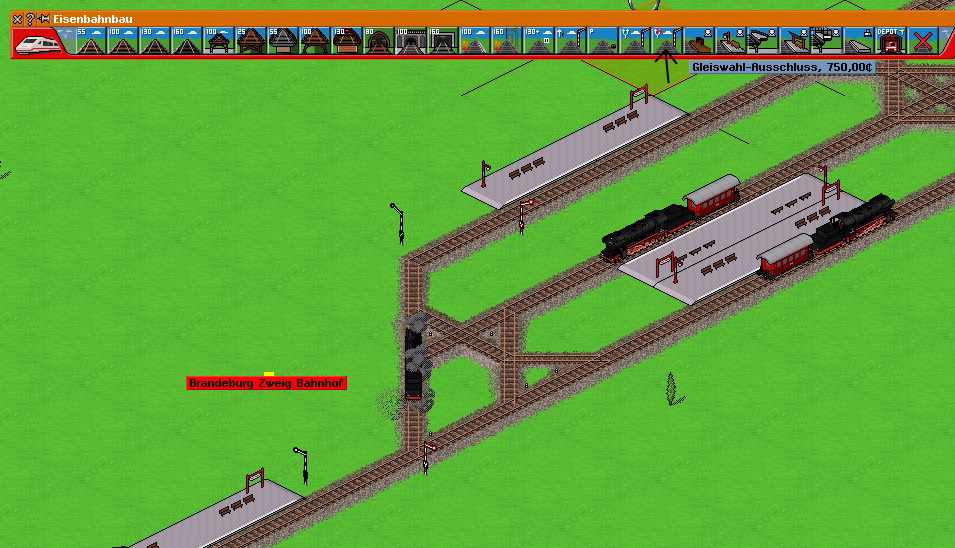Activate the red X removal tool
The width and height of the screenshot is (955, 548).
pos(921,41)
